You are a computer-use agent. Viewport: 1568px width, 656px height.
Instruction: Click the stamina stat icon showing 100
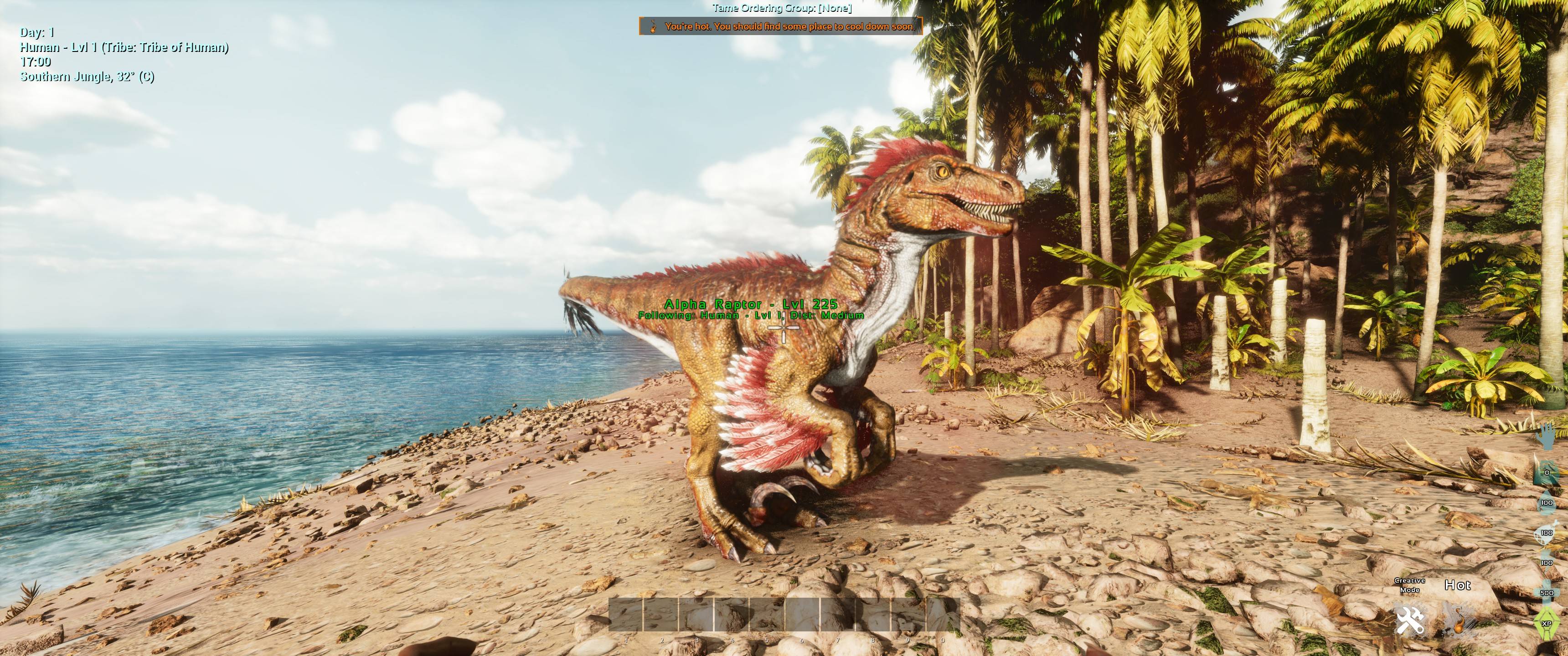1547,562
